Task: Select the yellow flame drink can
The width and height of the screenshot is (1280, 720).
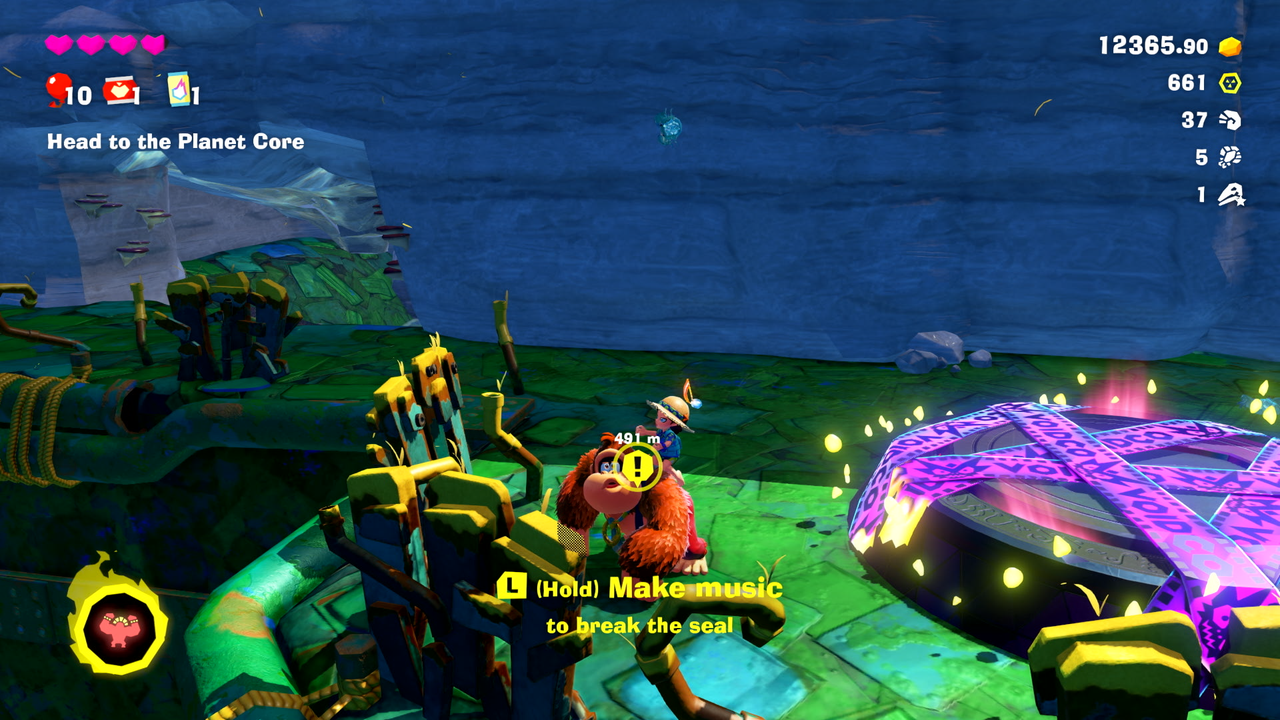Action: (179, 89)
